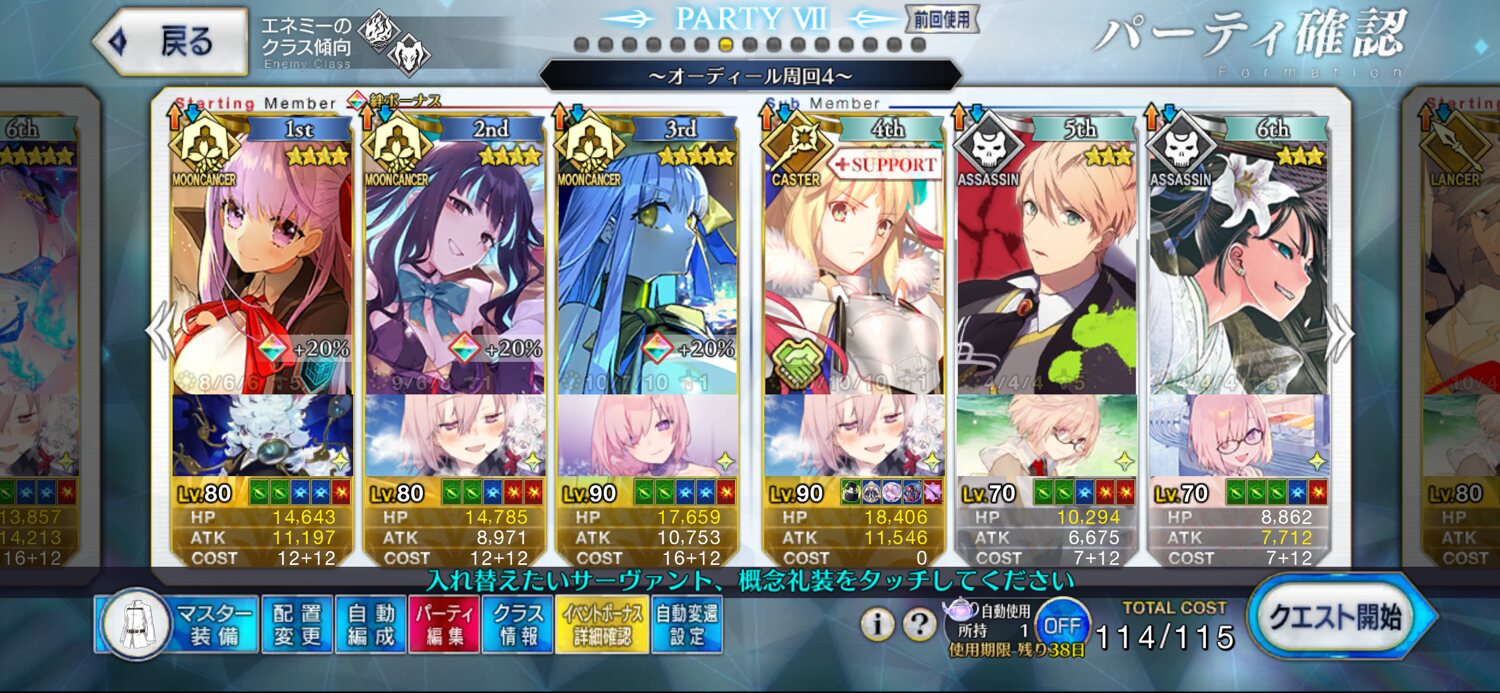Image resolution: width=1500 pixels, height=693 pixels.
Task: Toggle the teapot auto-use OFF switch
Action: [1061, 625]
